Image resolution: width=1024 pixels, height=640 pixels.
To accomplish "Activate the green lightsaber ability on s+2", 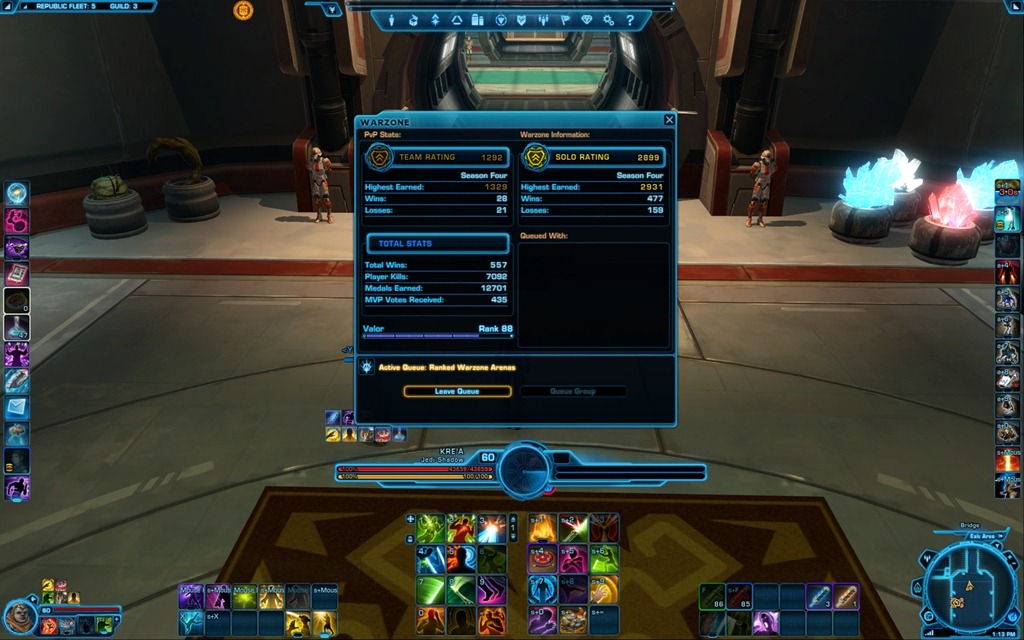I will tap(573, 528).
